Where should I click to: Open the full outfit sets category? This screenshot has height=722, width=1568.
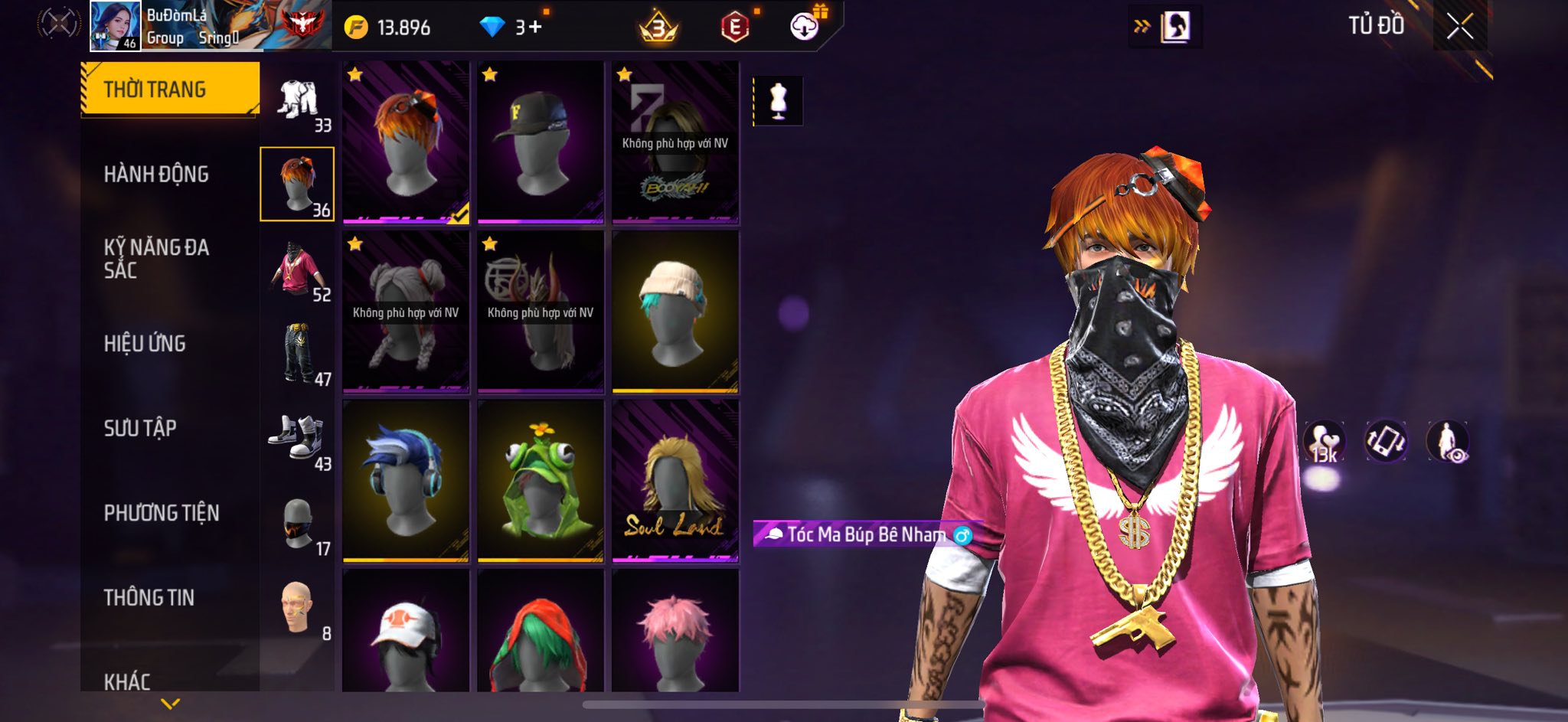tap(298, 100)
